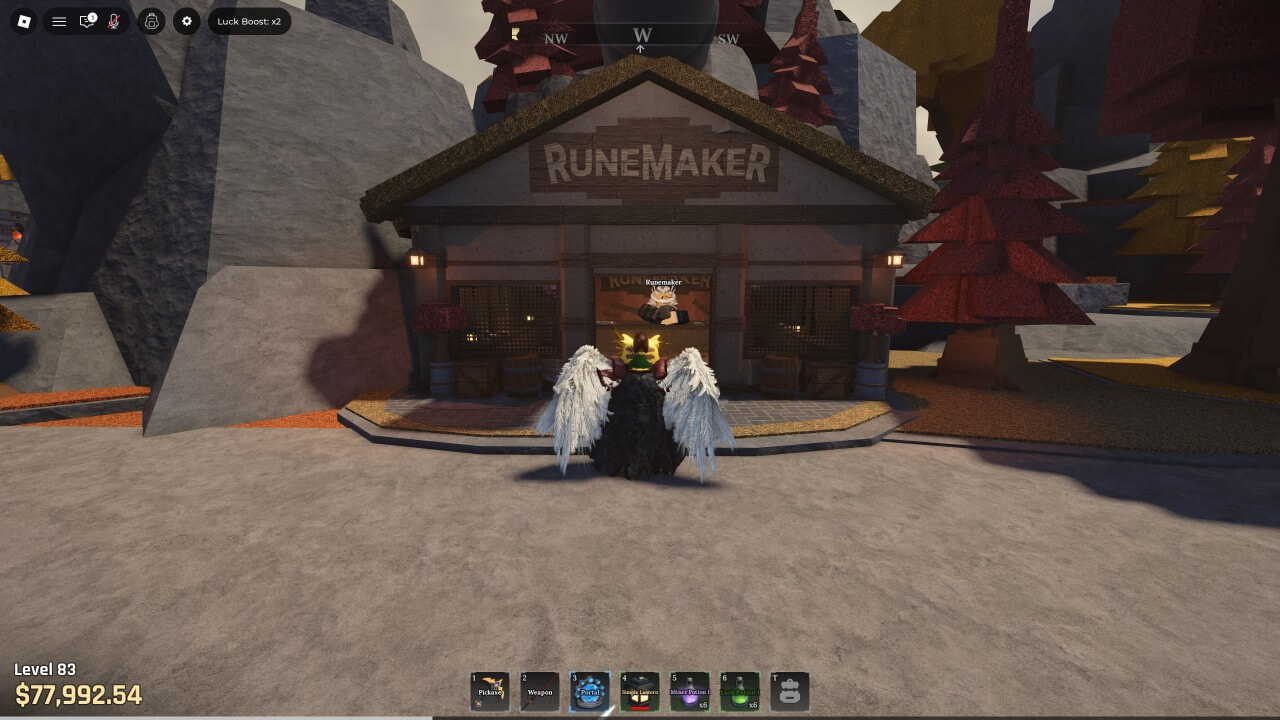Use the purple Miner Potion I
This screenshot has width=1280, height=720.
point(690,691)
